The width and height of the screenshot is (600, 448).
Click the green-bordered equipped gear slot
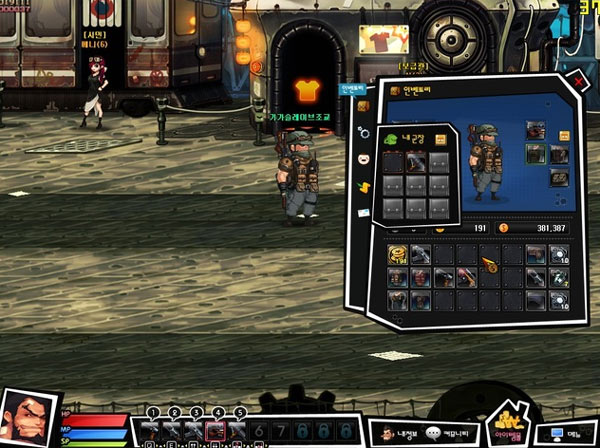[537, 154]
